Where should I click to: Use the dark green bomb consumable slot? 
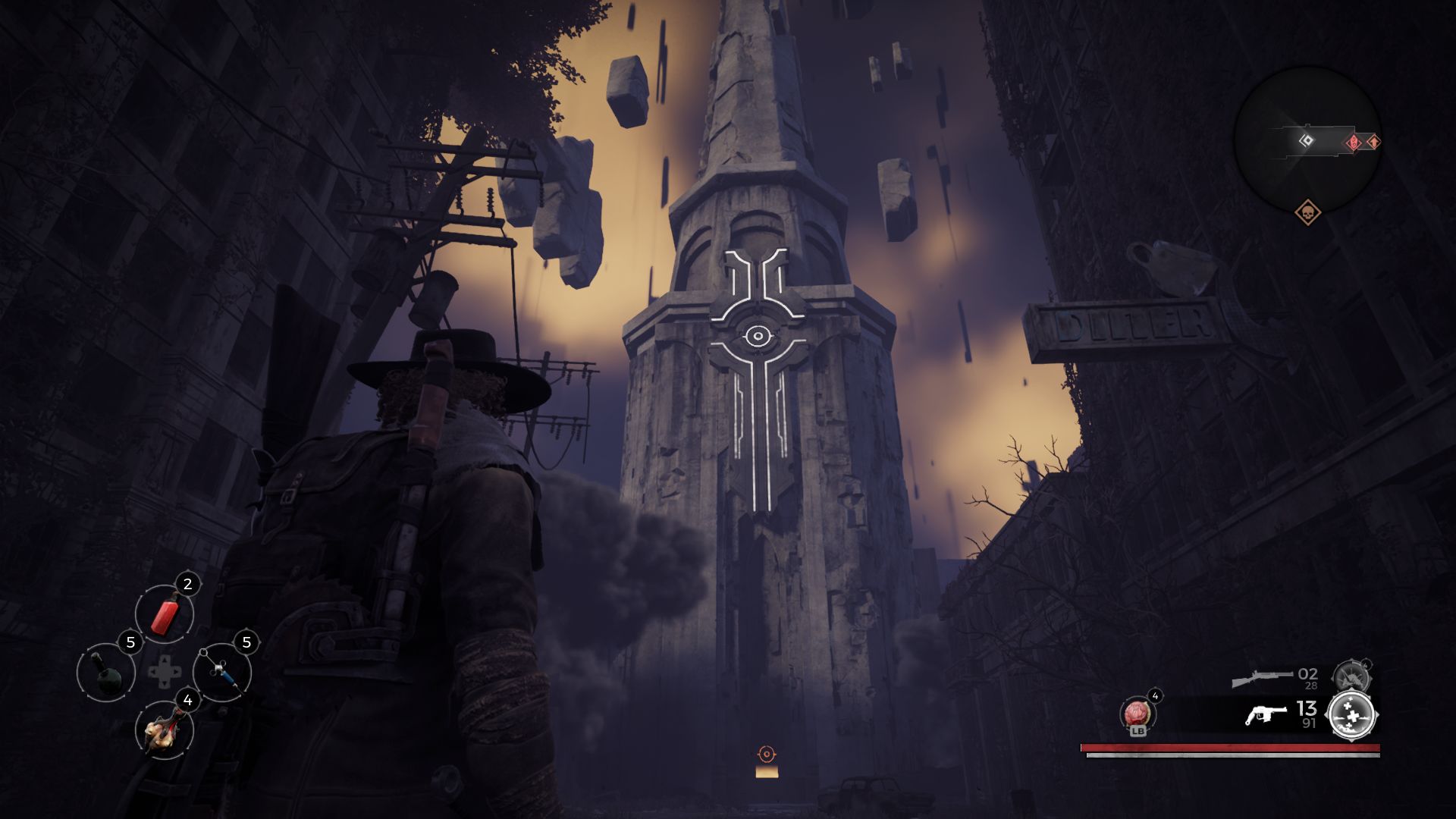click(106, 672)
